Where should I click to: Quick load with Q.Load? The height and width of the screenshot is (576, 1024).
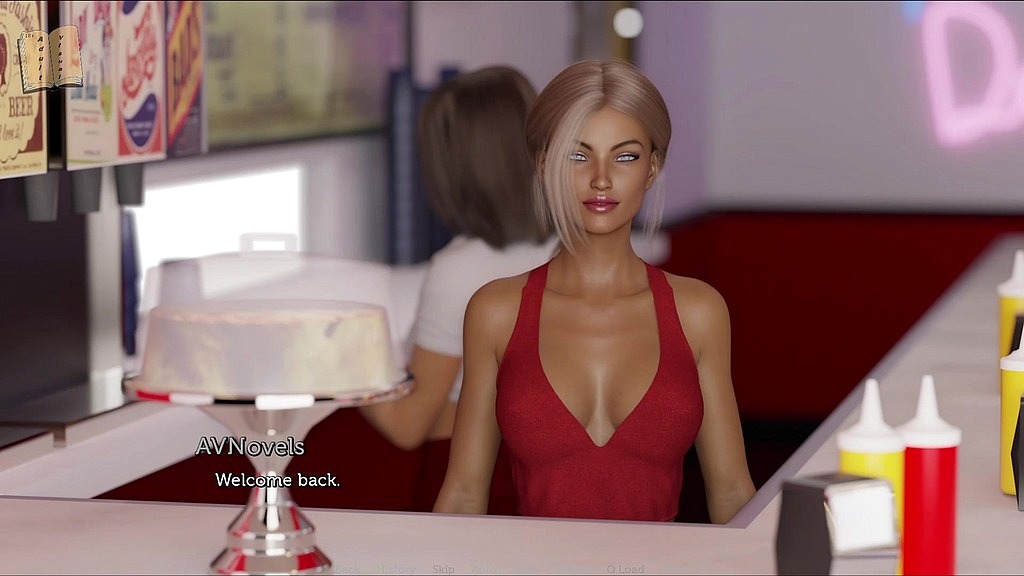click(625, 569)
